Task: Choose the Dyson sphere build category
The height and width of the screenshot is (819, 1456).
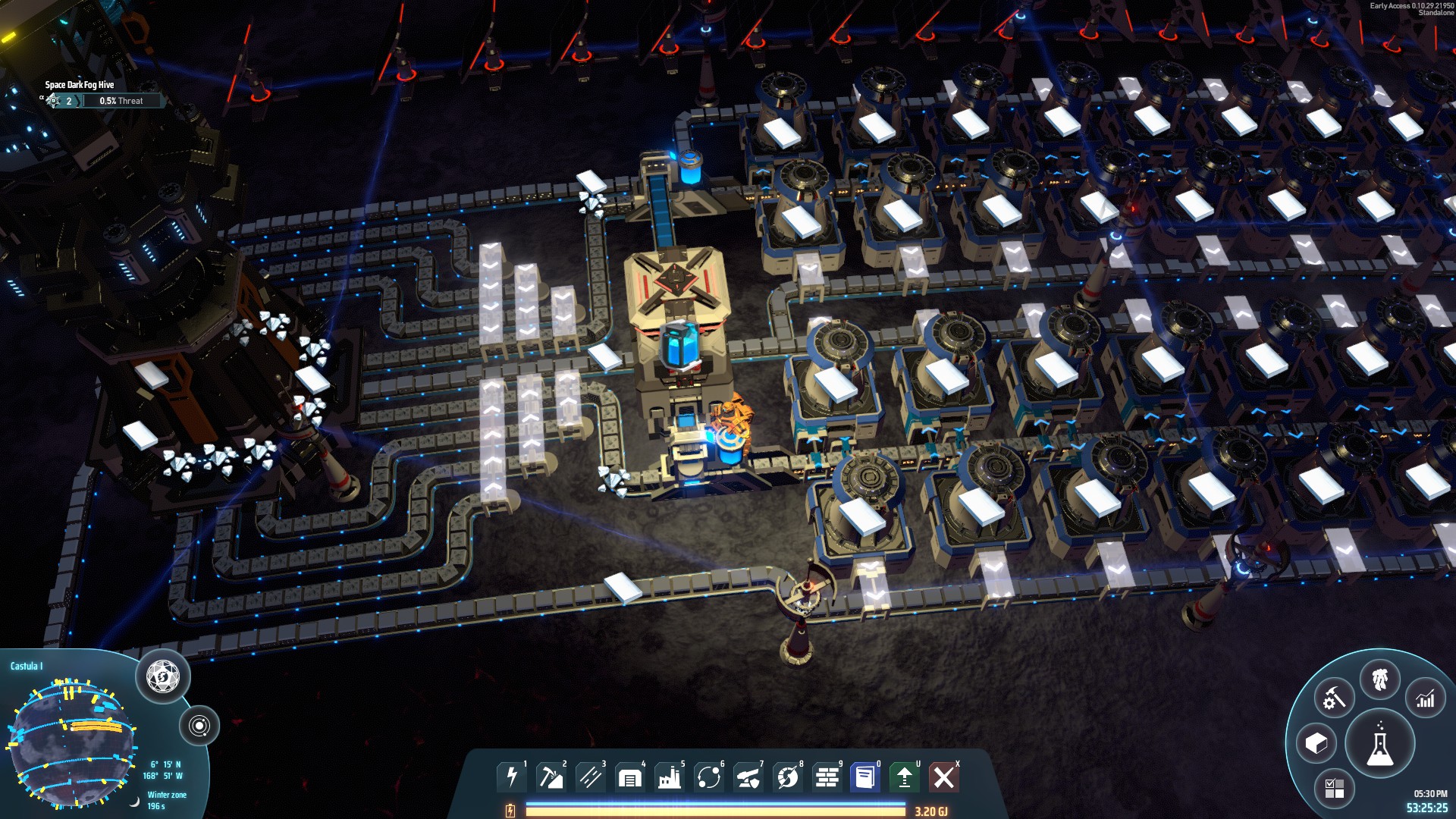Action: 788,777
